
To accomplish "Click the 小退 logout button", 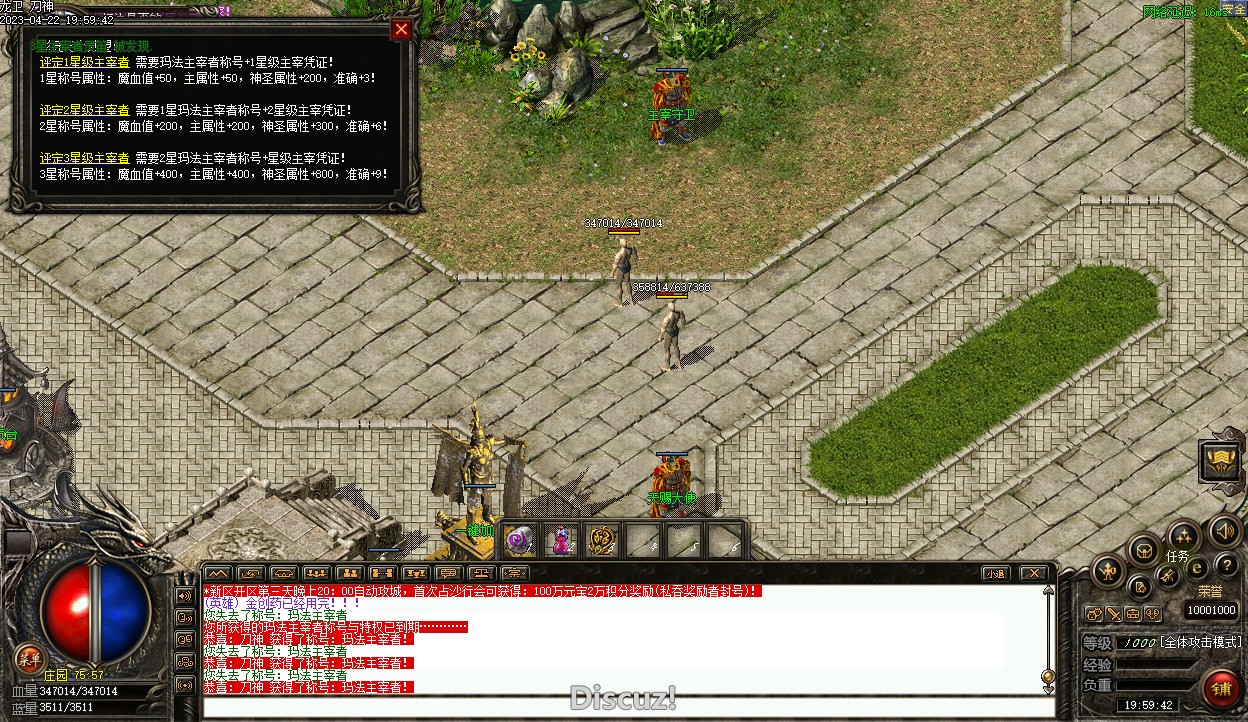I will tap(994, 573).
